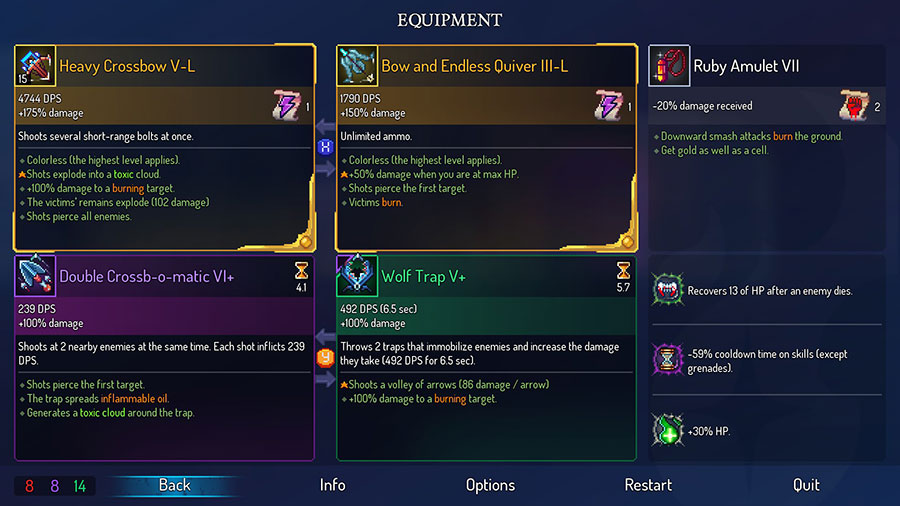Select the Ruby Amulet VII panel
Viewport: 900px width, 506px height.
coord(767,98)
